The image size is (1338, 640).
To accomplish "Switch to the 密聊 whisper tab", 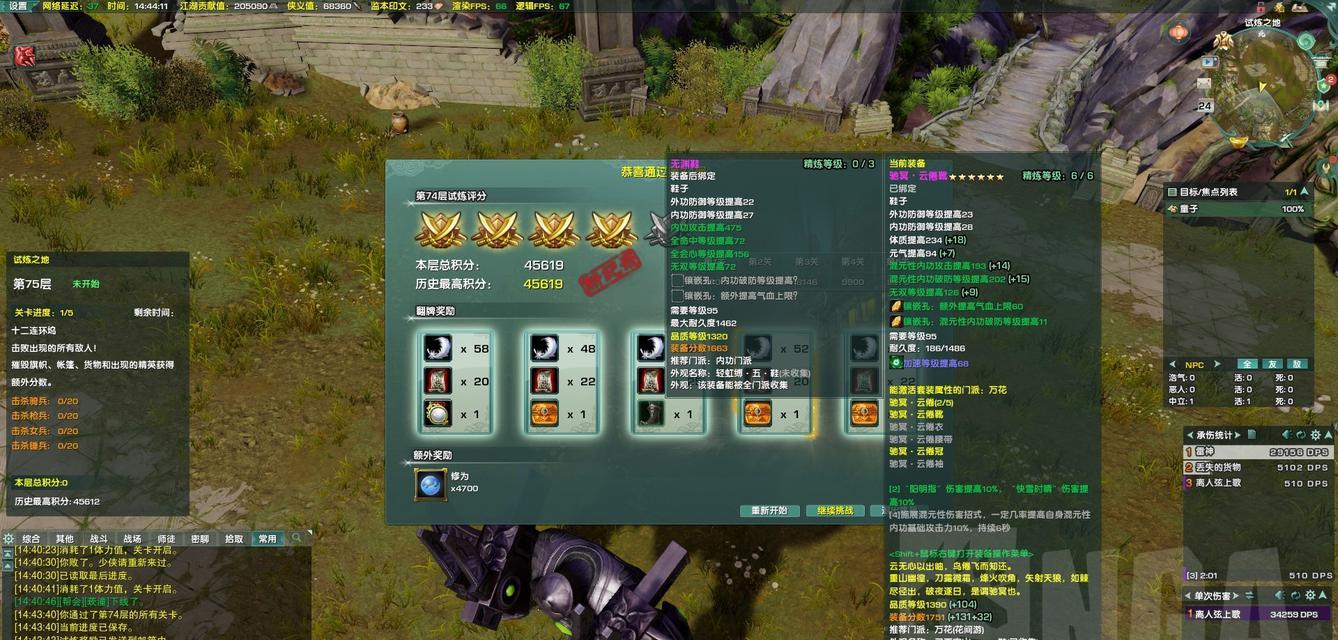I will [200, 539].
